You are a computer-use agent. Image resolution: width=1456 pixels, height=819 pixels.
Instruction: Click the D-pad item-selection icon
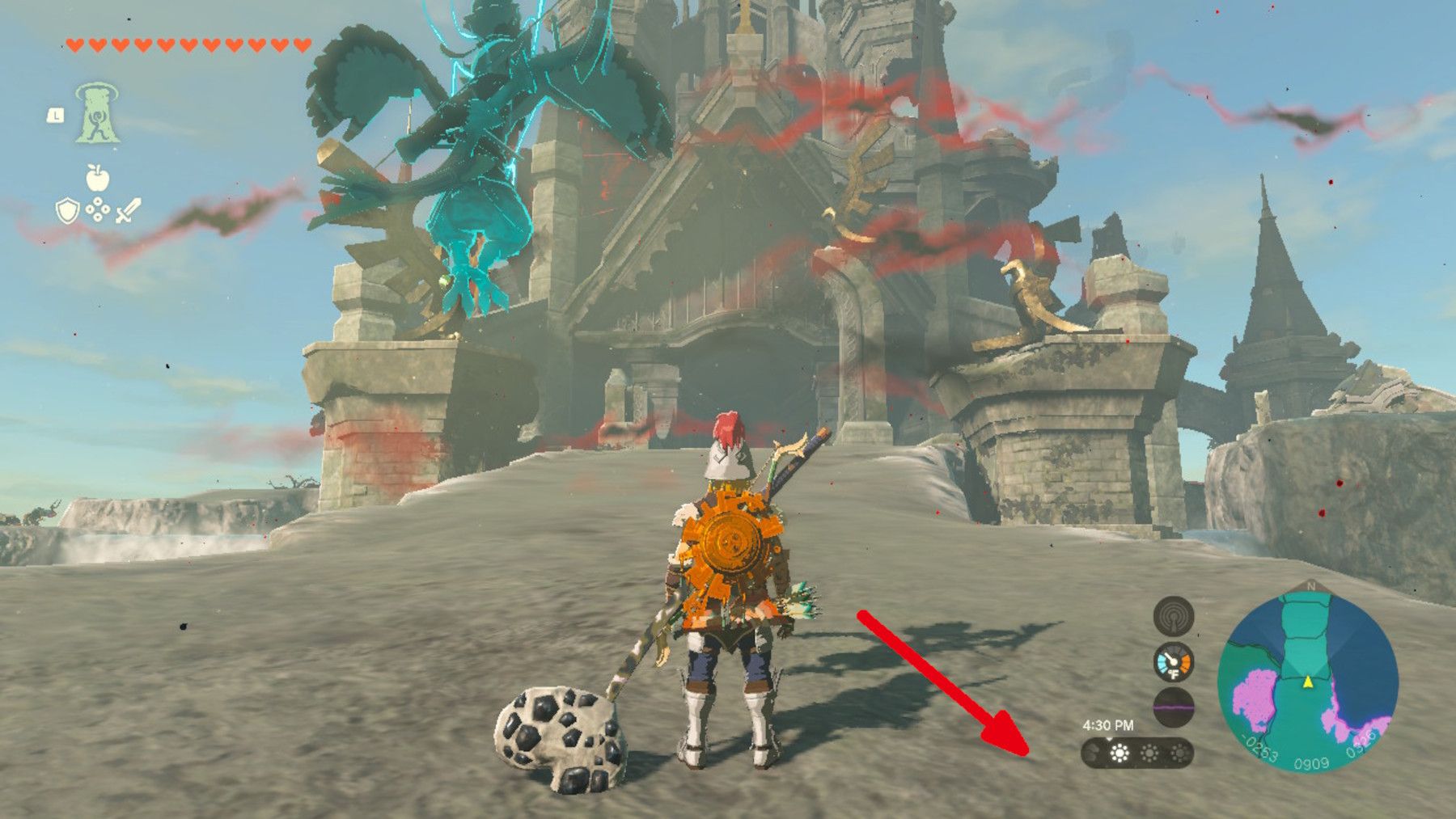point(98,209)
